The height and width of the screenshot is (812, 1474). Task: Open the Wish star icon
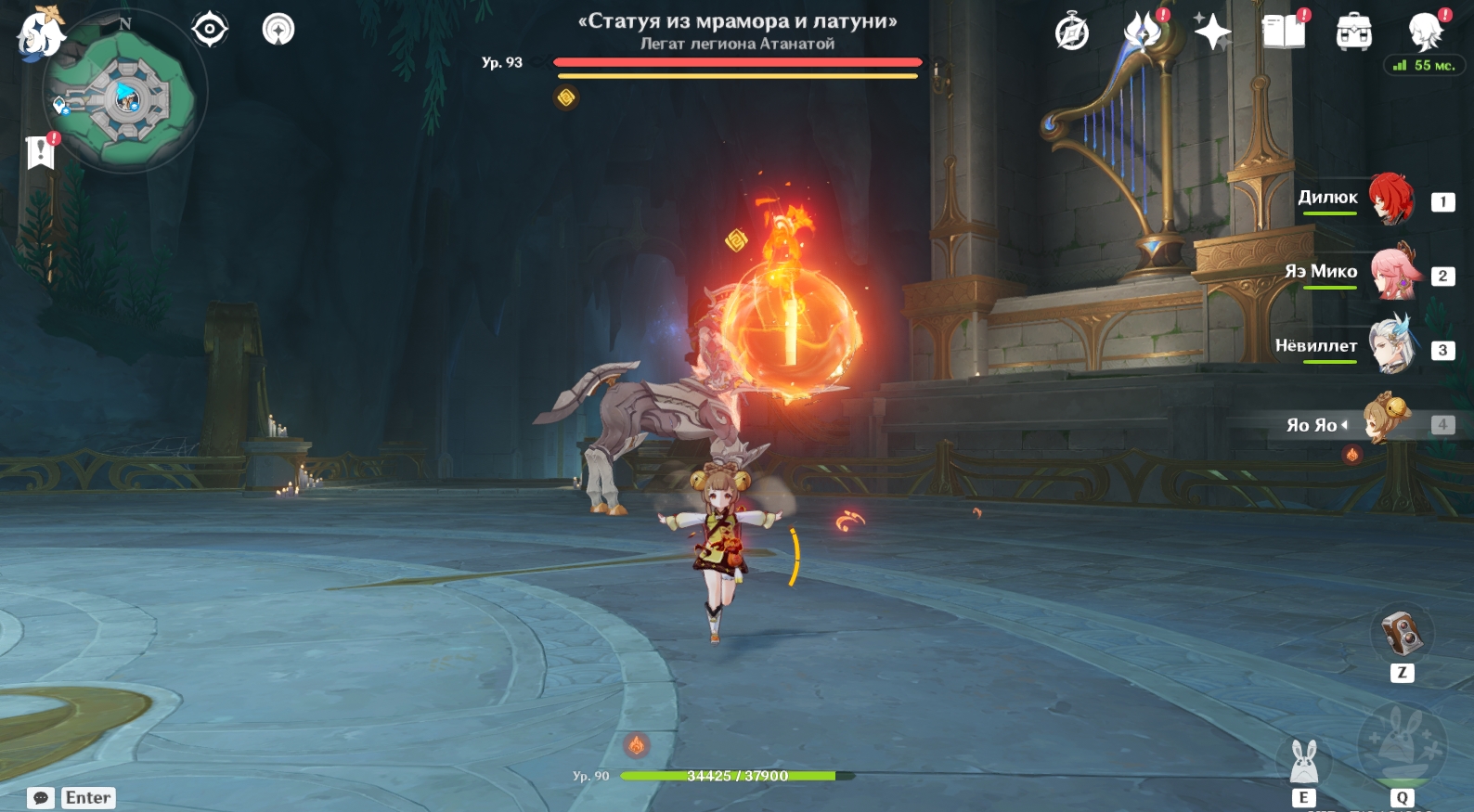[1212, 32]
